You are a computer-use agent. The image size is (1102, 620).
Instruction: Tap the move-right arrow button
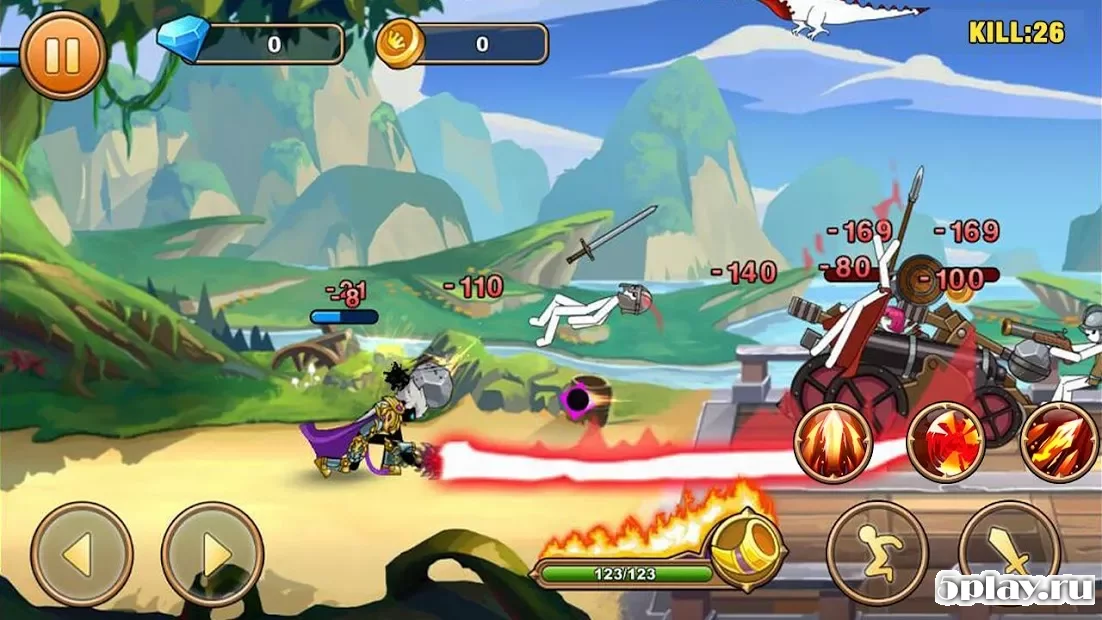tap(212, 554)
